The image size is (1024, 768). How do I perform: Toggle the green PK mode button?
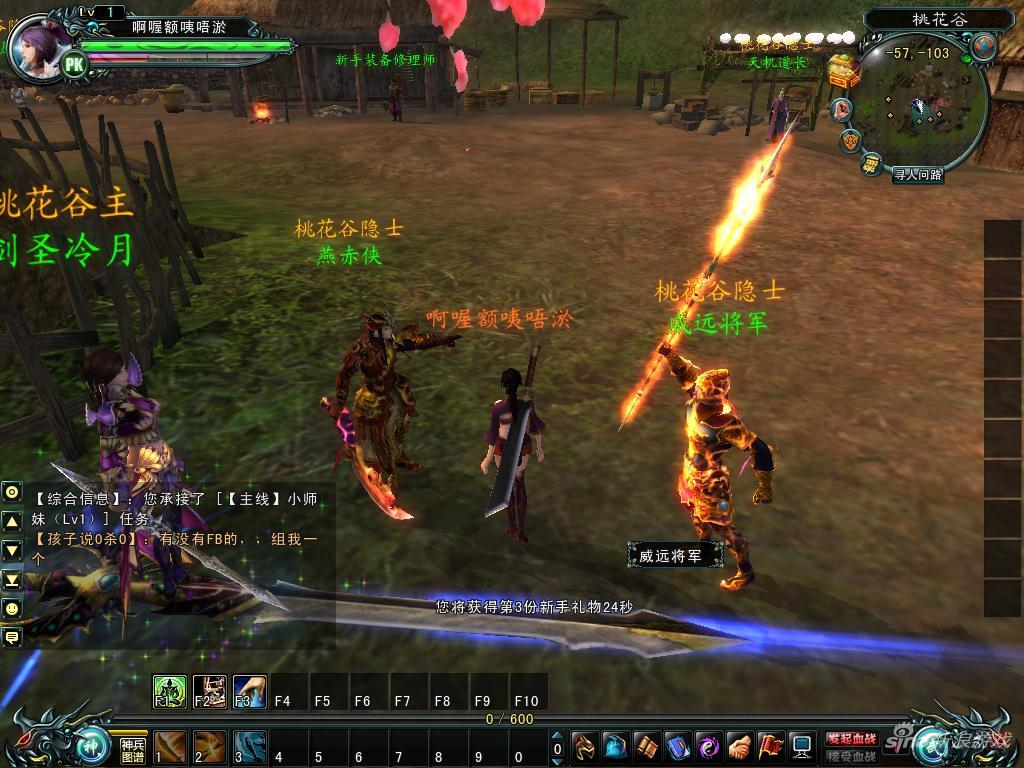pyautogui.click(x=74, y=64)
